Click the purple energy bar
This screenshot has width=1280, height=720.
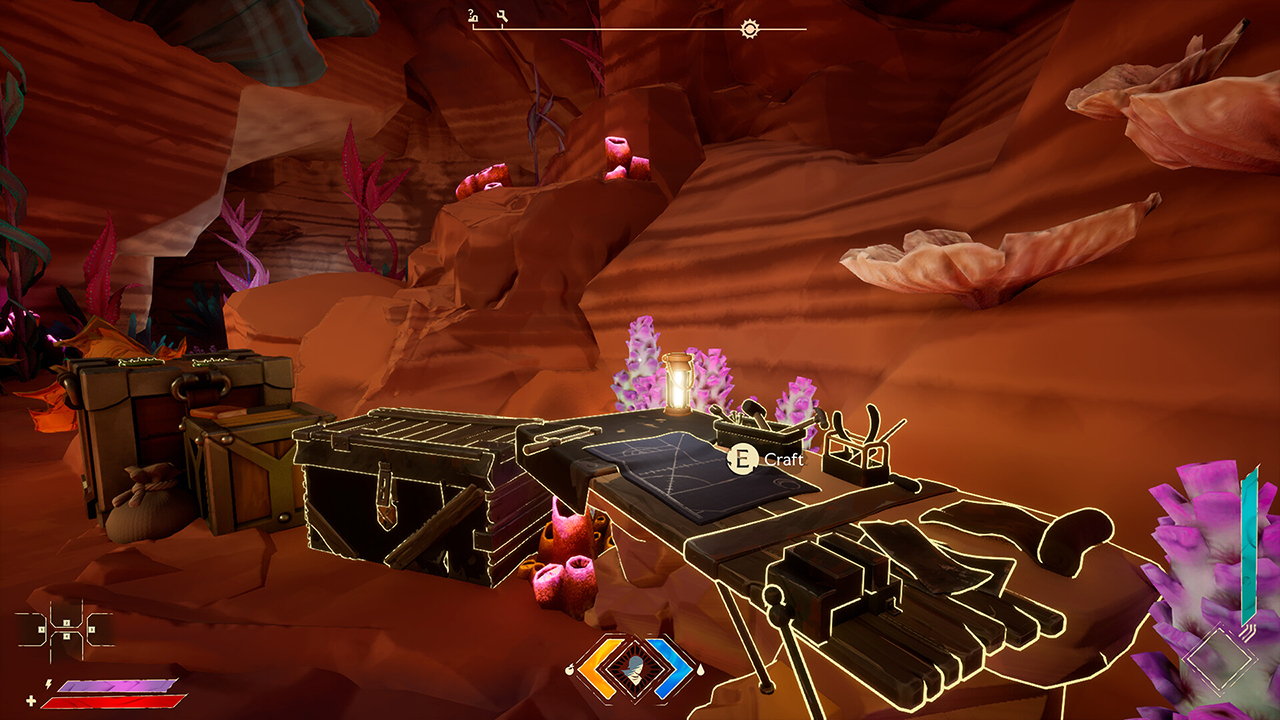115,686
